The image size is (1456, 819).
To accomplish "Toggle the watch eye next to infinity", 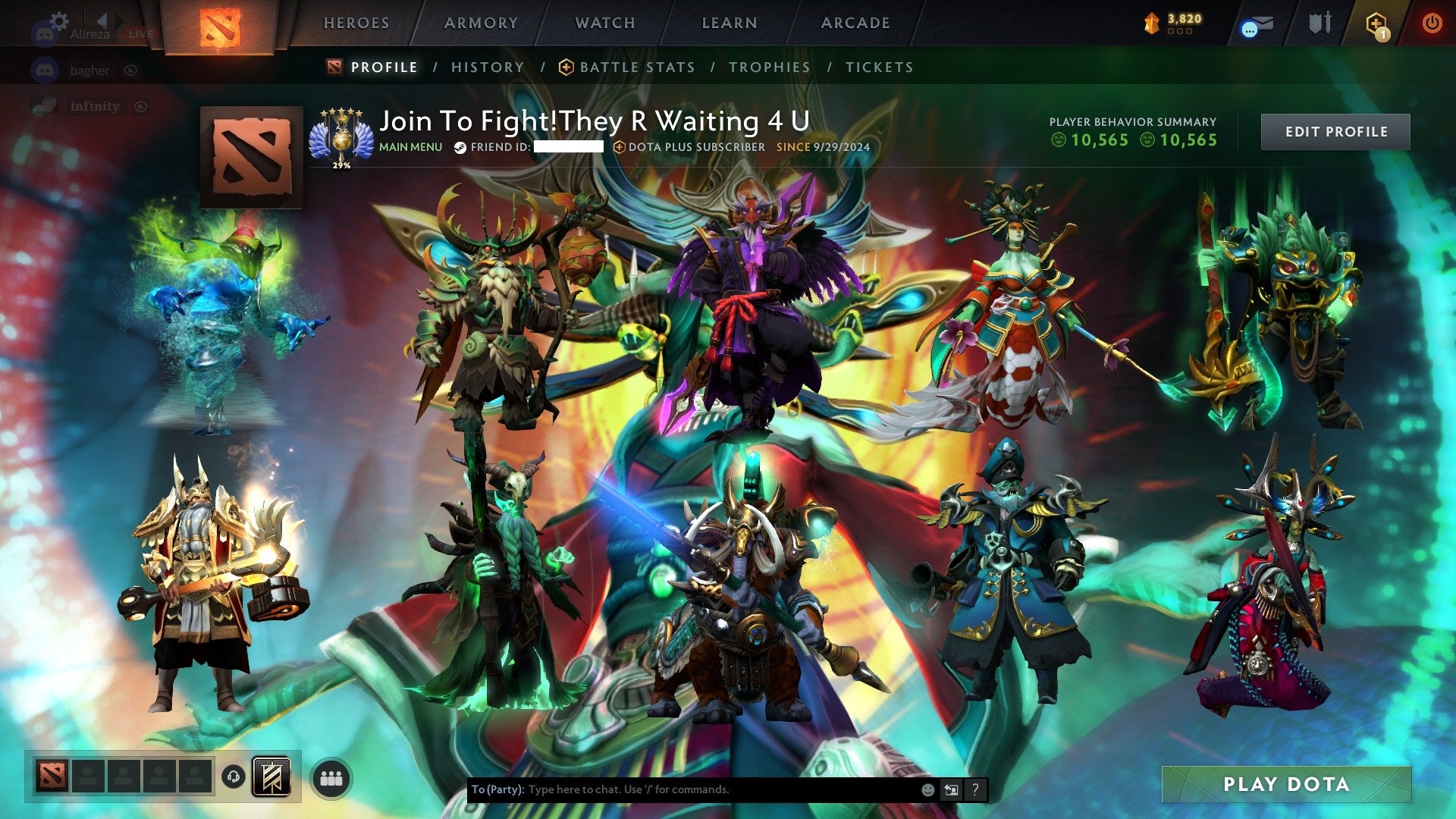I will click(x=141, y=105).
